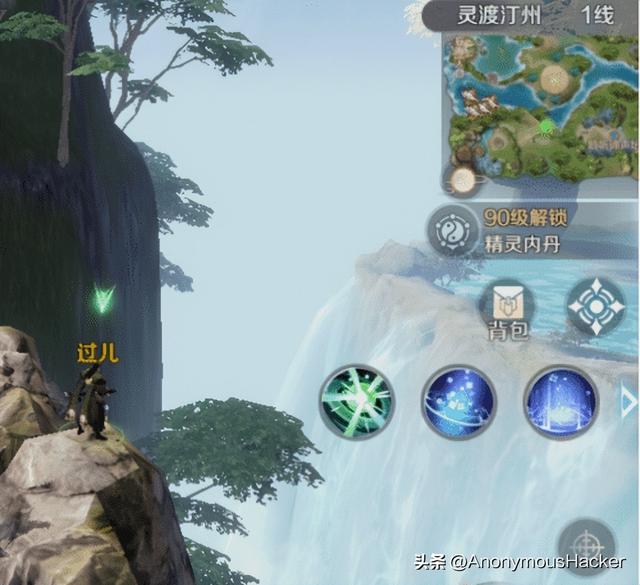Image resolution: width=640 pixels, height=585 pixels.
Task: Click the glowing orb button below minimap
Action: click(x=463, y=180)
